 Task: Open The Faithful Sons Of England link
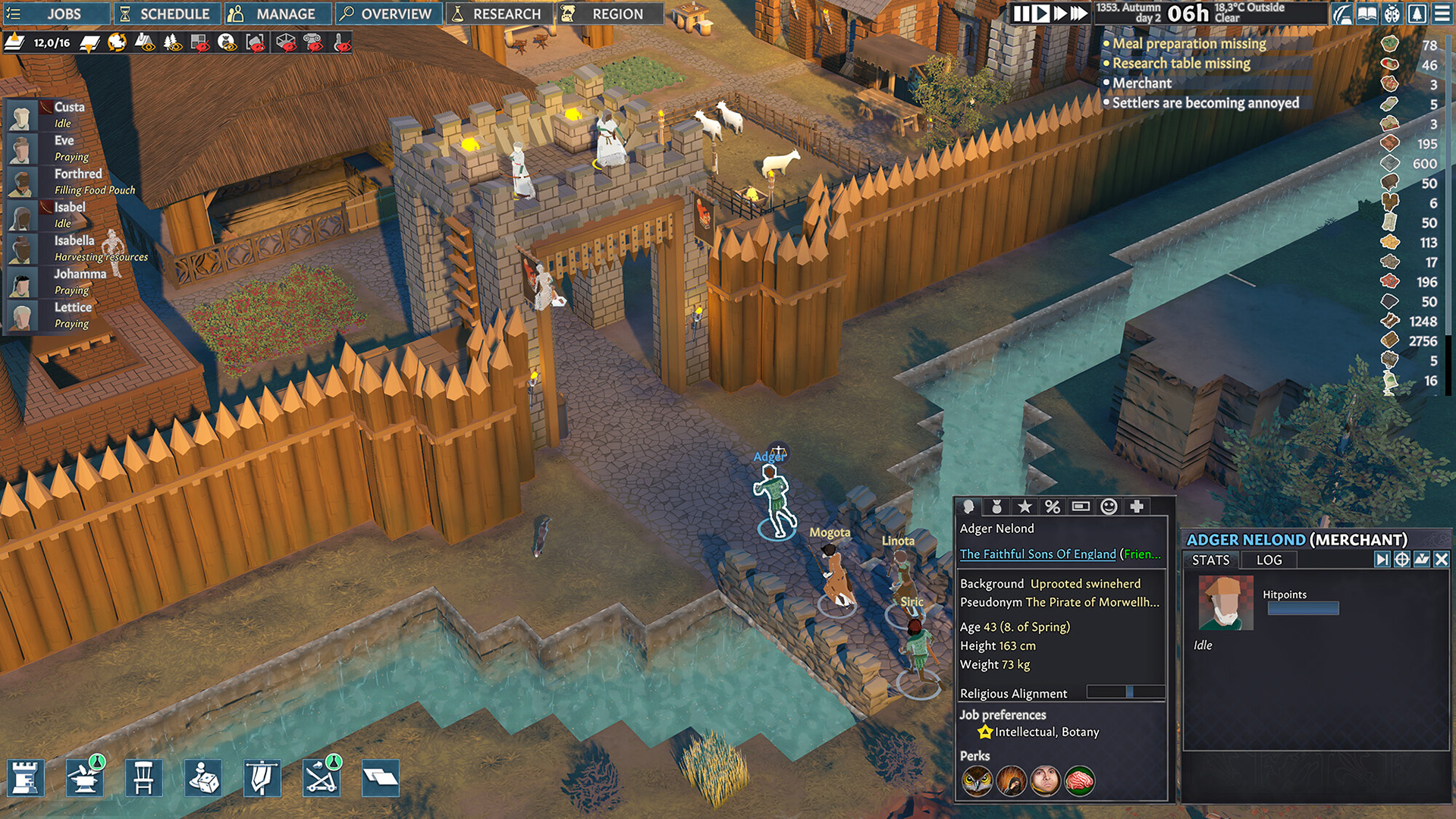click(1037, 554)
